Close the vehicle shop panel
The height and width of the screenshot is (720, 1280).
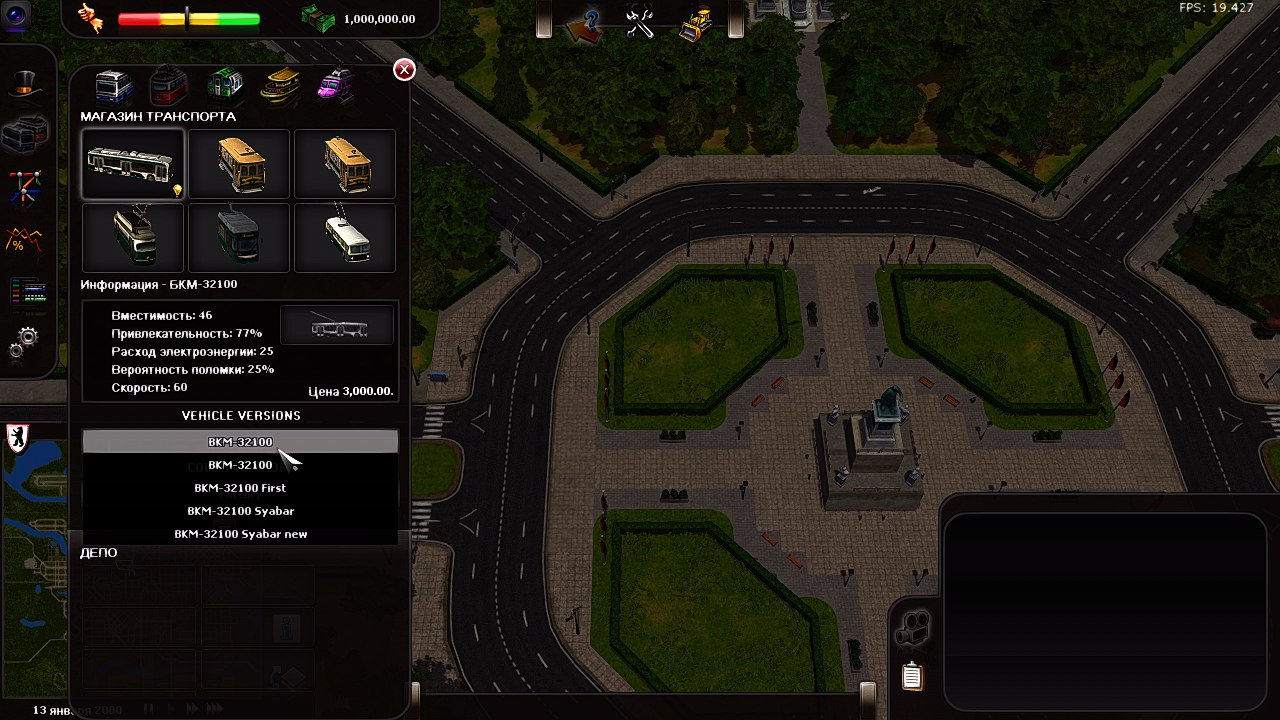click(x=404, y=69)
